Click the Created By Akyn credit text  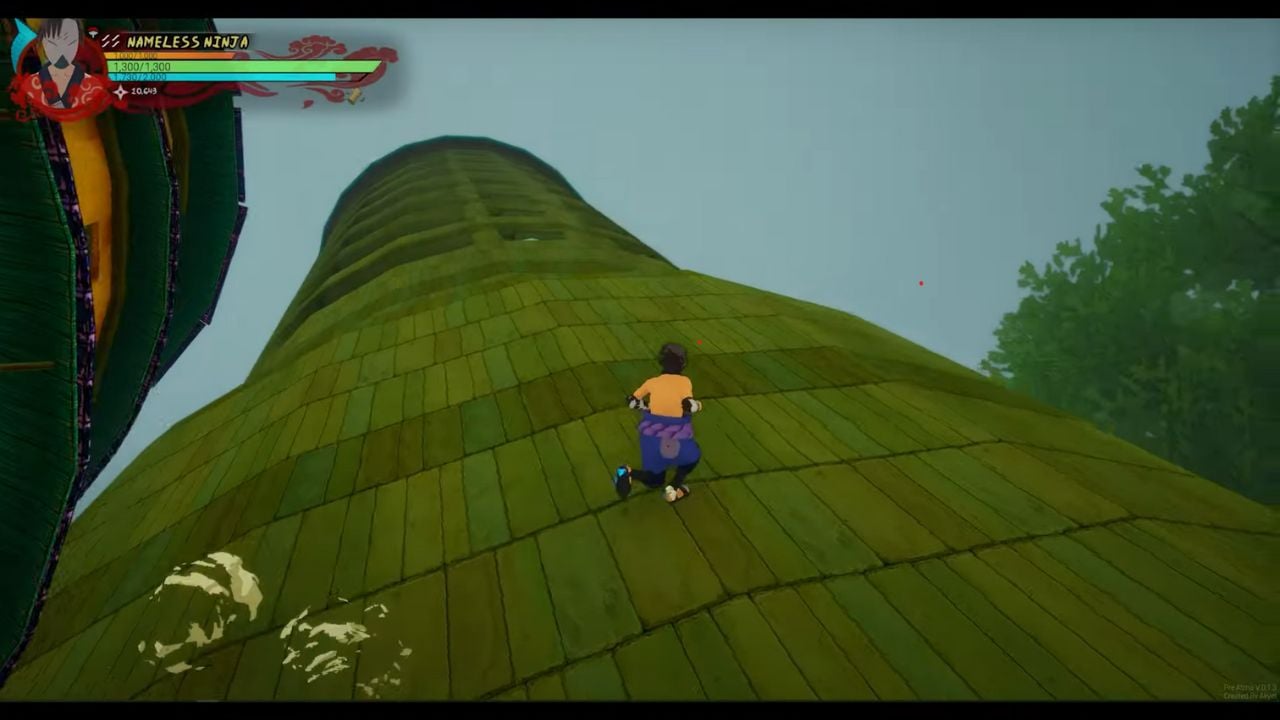click(x=1250, y=695)
